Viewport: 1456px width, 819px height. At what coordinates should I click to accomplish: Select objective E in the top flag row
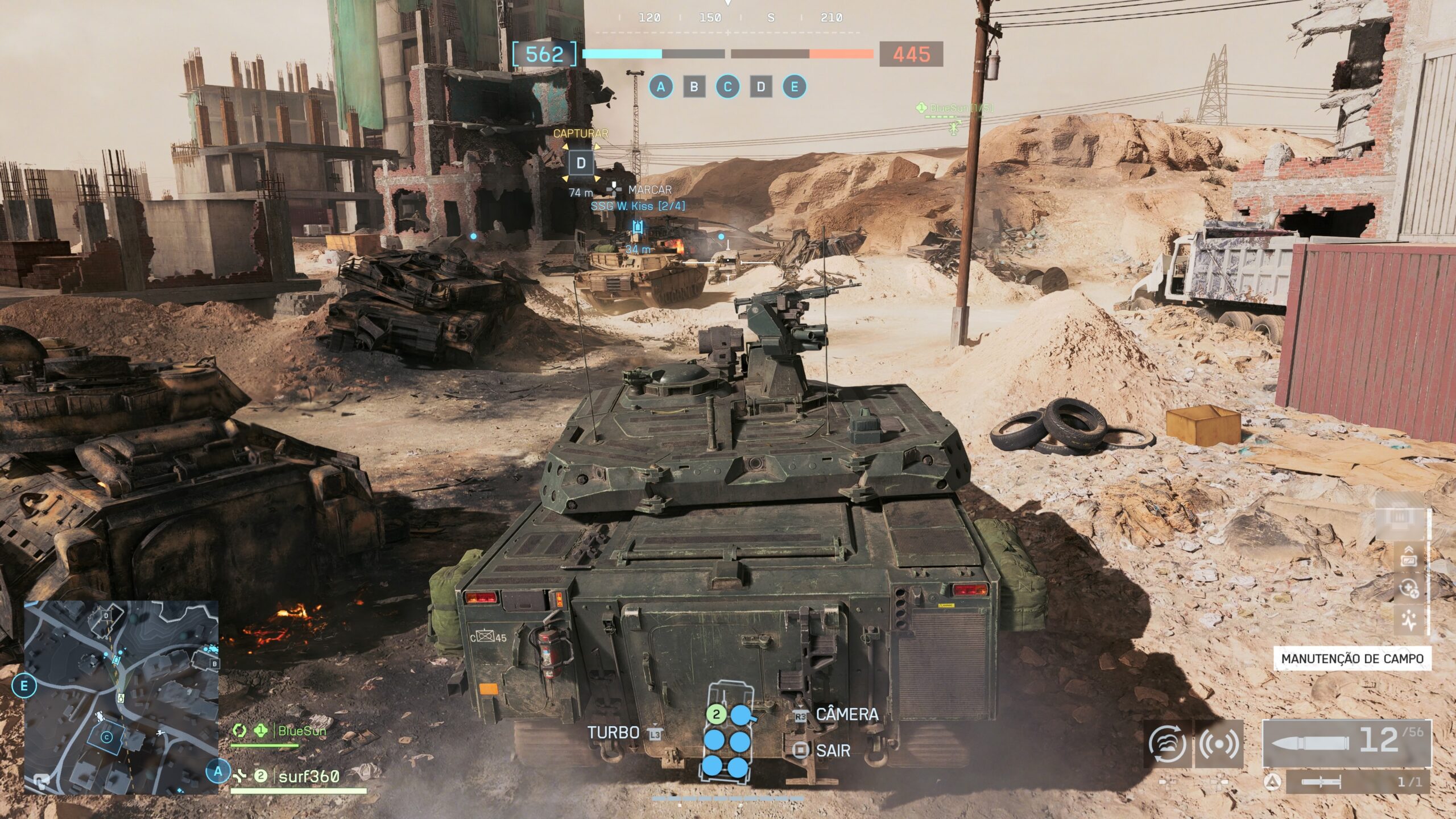795,87
